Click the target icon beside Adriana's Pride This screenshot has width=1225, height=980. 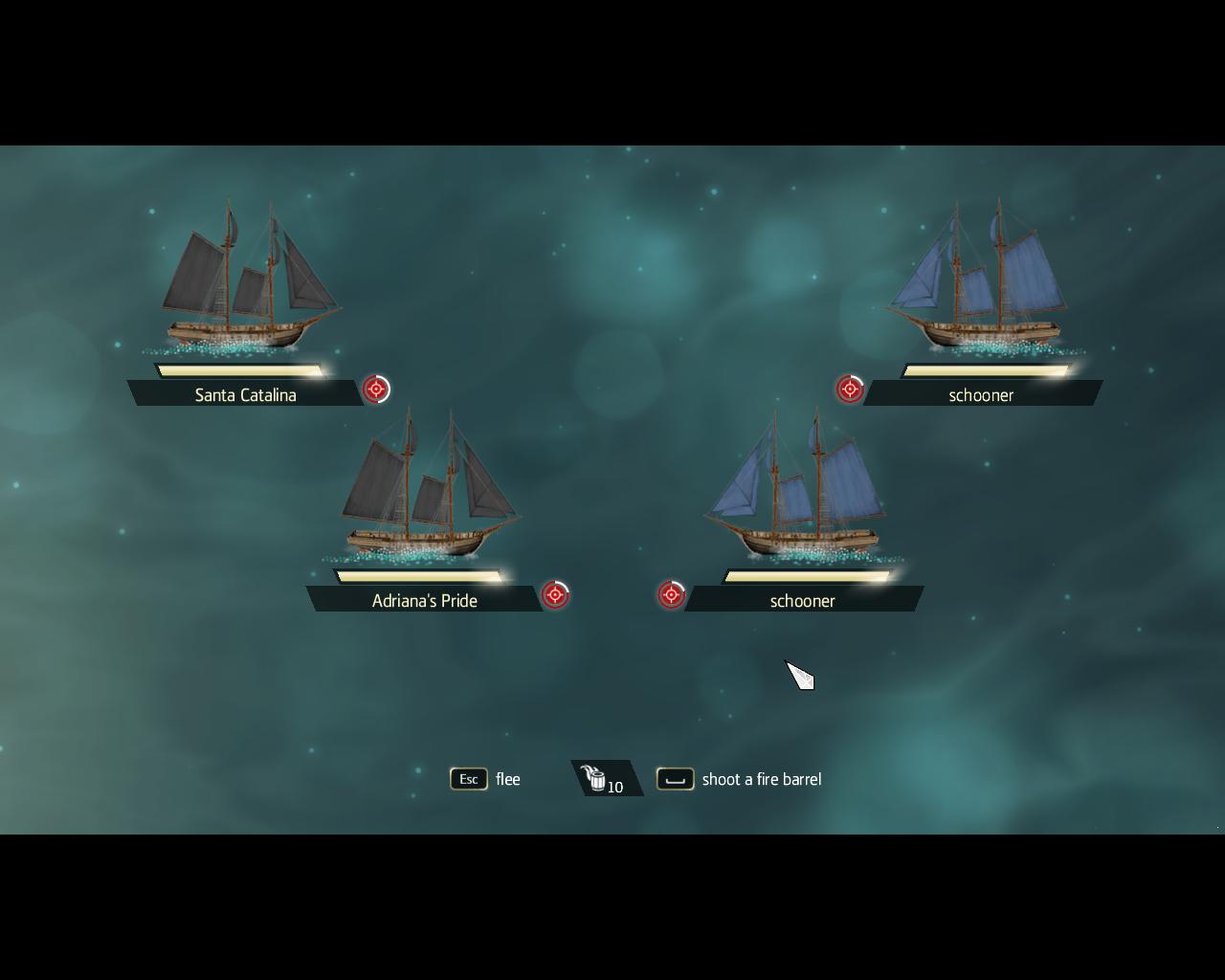(x=555, y=595)
